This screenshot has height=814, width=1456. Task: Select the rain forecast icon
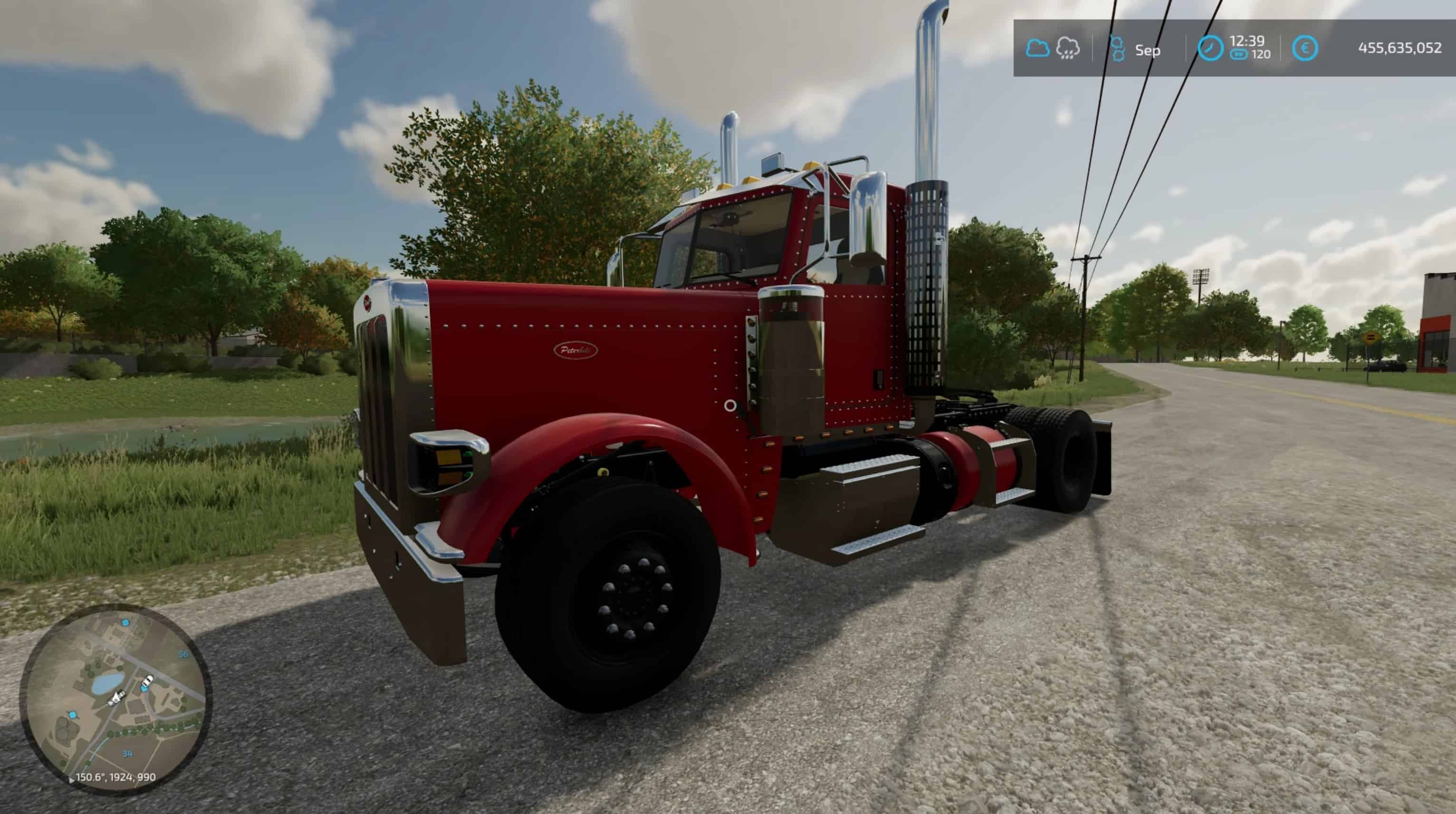tap(1068, 48)
